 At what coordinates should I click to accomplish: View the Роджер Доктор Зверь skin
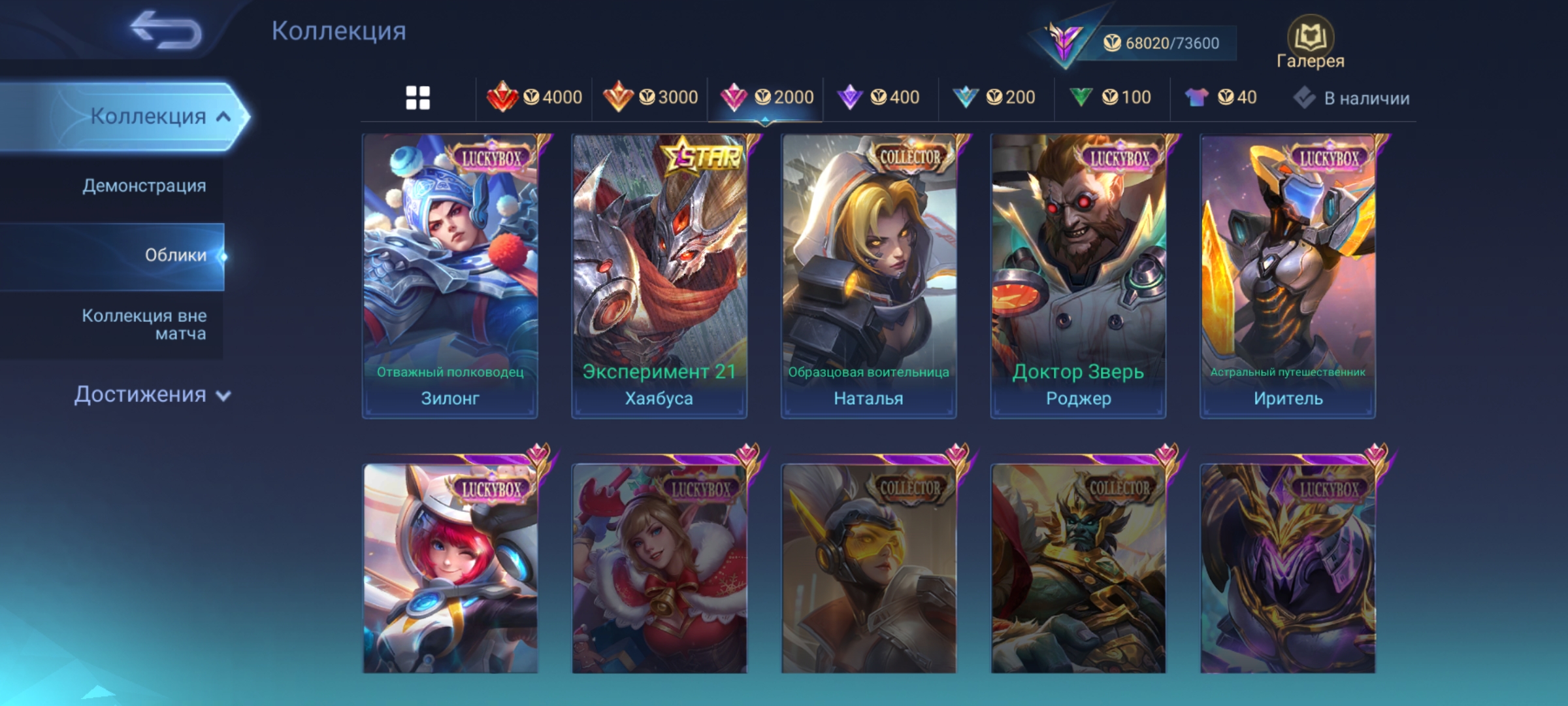(1078, 276)
